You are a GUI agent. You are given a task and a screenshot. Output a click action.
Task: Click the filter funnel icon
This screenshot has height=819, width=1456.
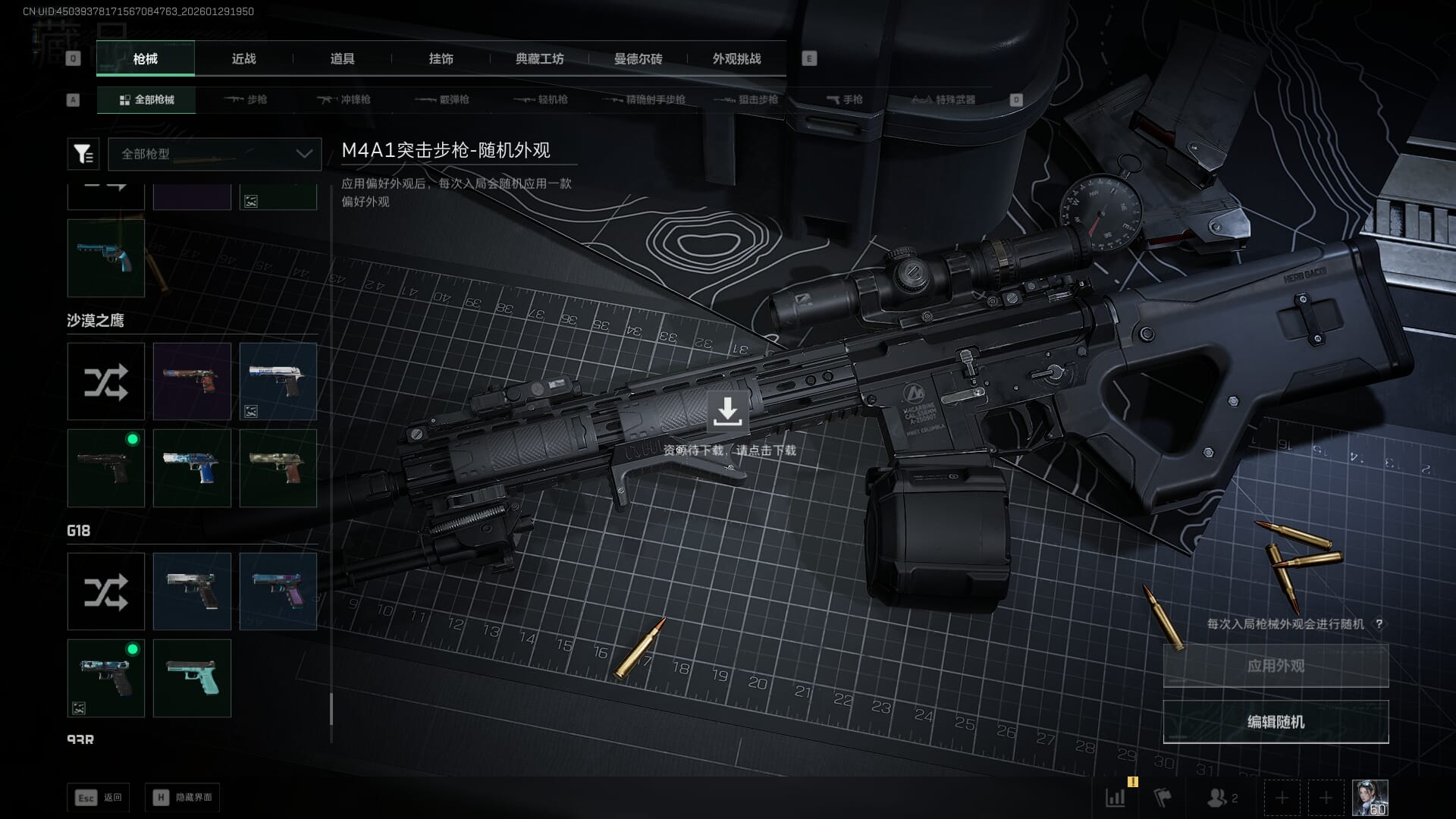(83, 154)
